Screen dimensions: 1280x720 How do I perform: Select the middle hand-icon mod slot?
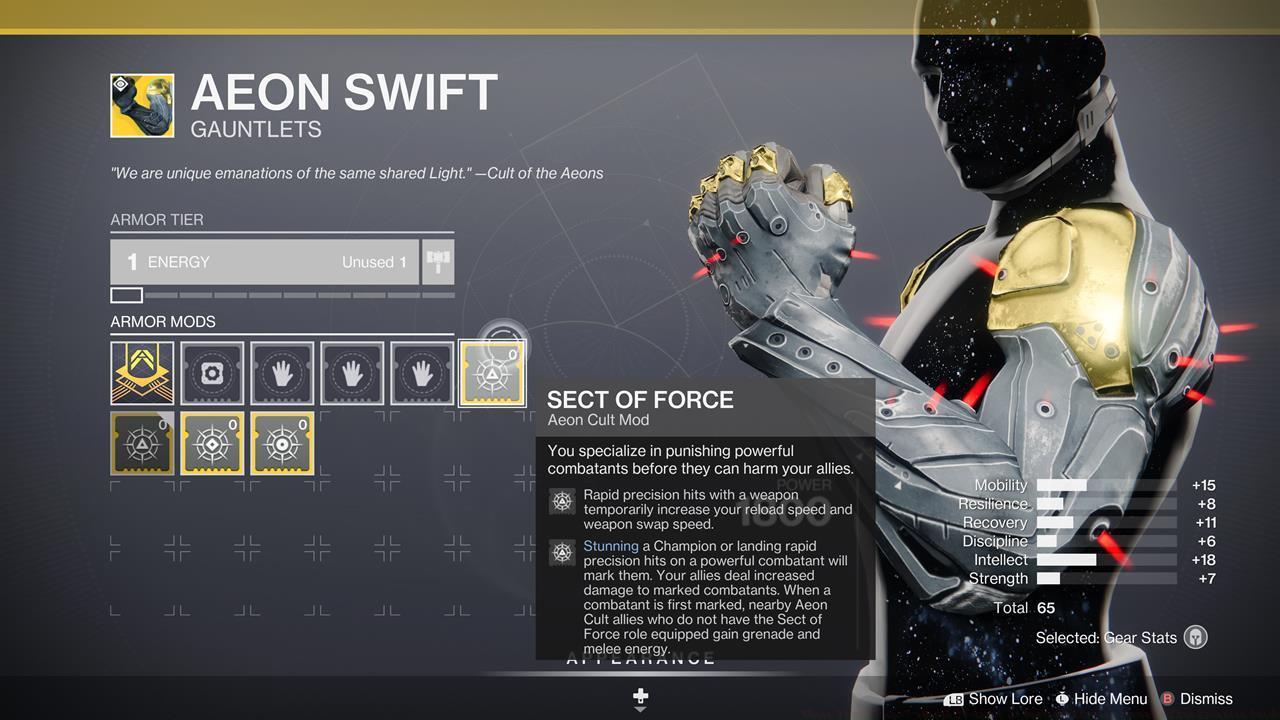(x=352, y=372)
